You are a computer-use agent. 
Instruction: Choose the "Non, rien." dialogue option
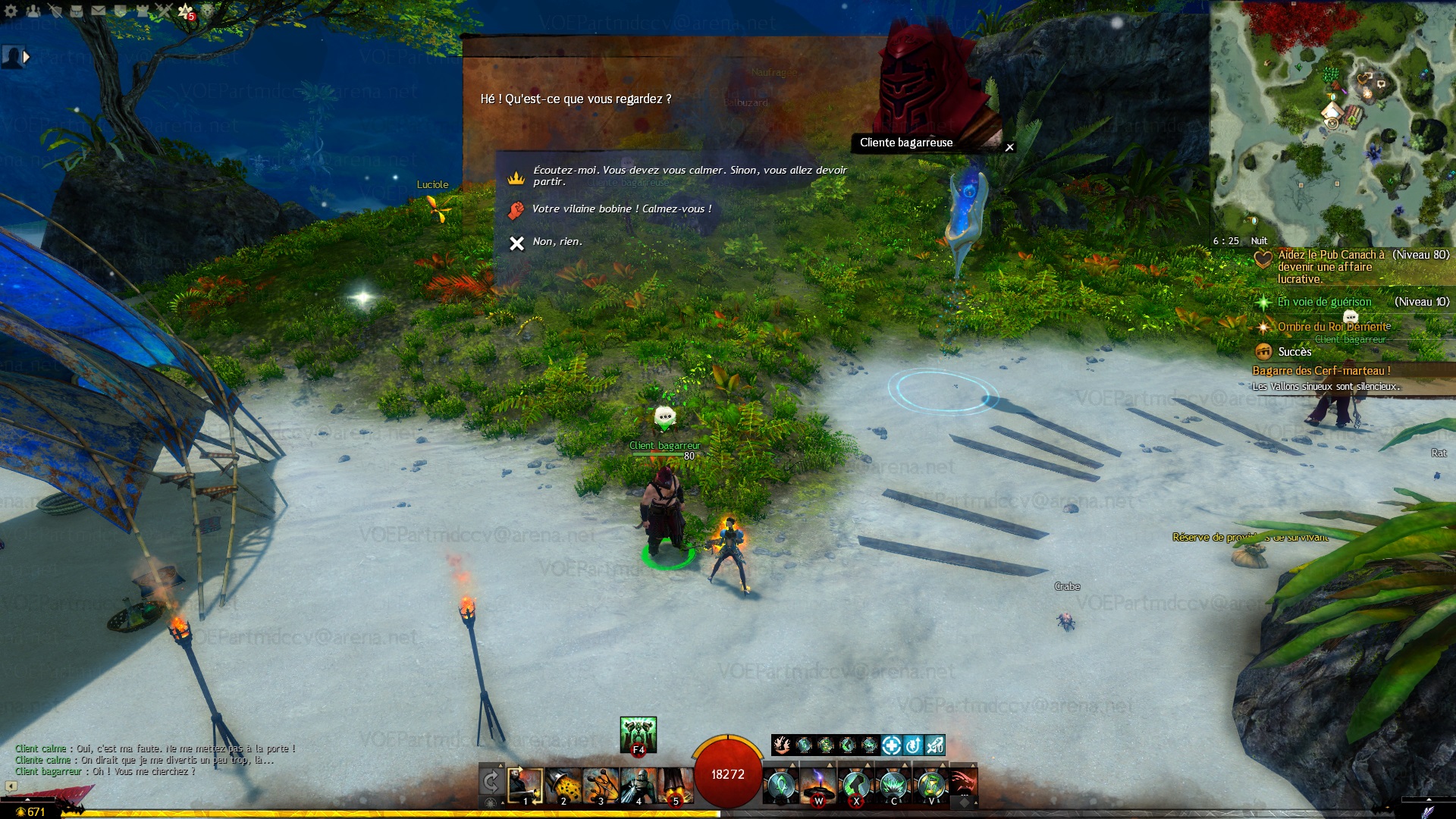point(557,242)
